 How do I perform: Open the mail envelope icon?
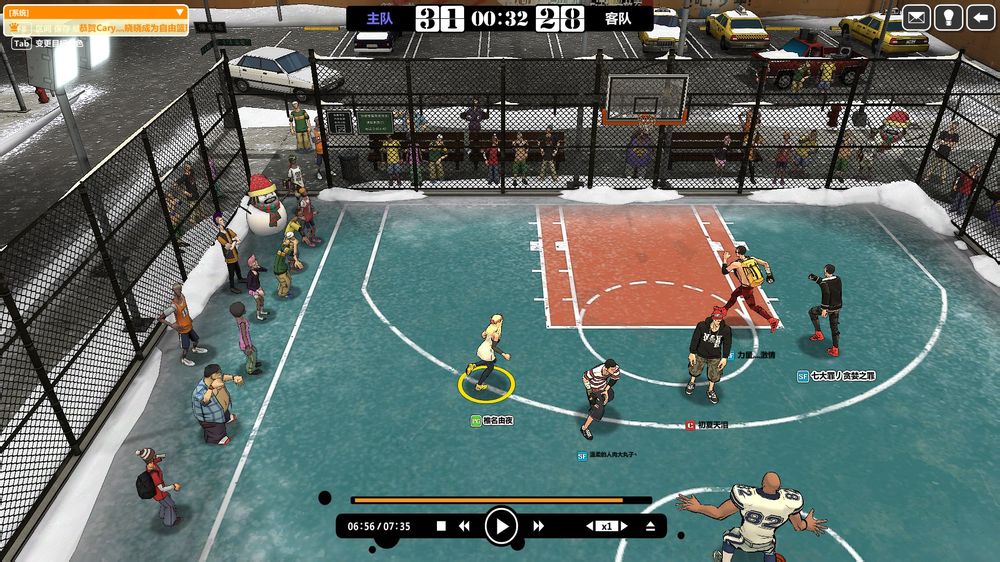click(x=916, y=17)
